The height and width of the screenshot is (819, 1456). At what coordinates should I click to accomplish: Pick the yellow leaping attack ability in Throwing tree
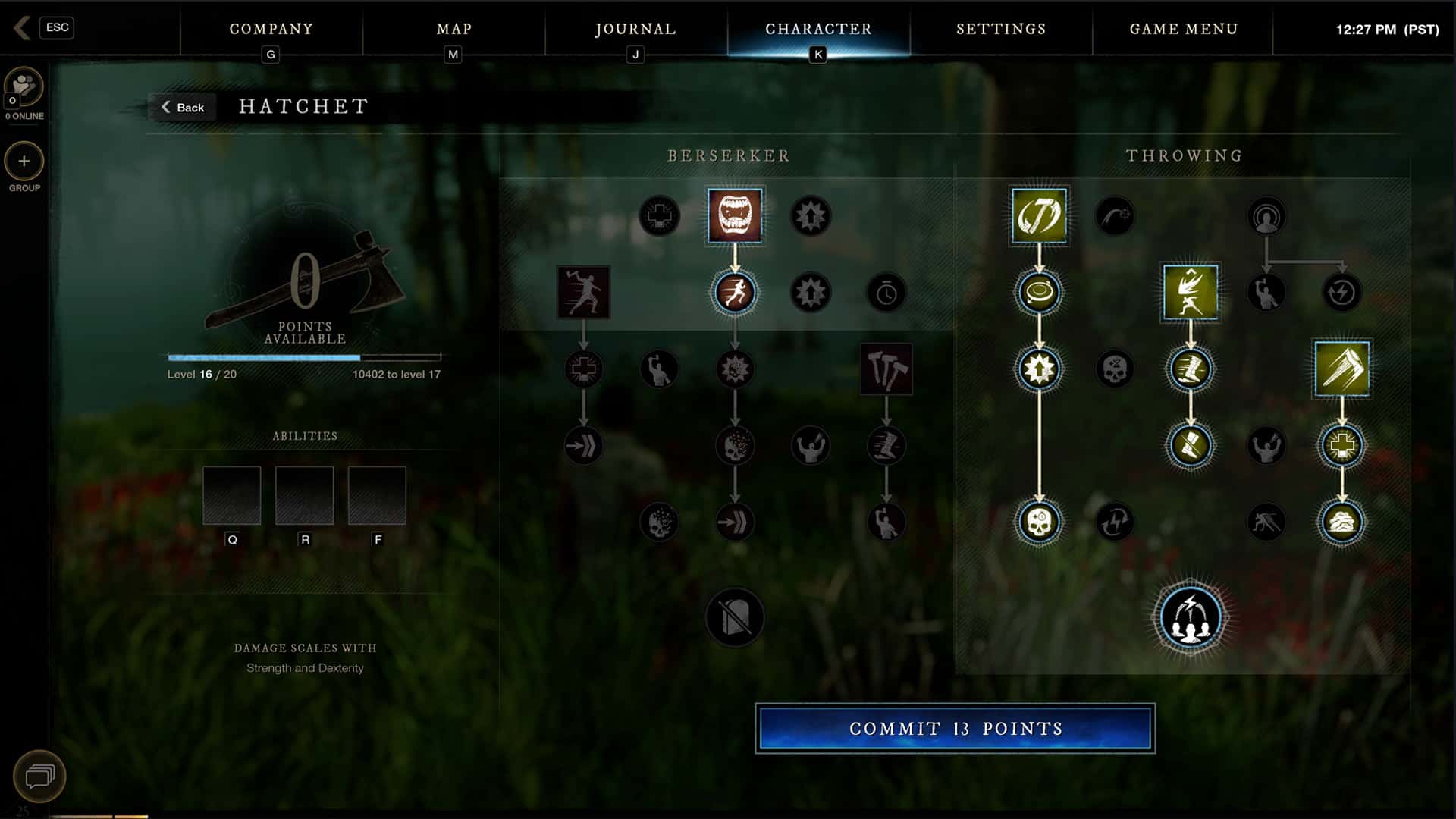coord(1190,293)
